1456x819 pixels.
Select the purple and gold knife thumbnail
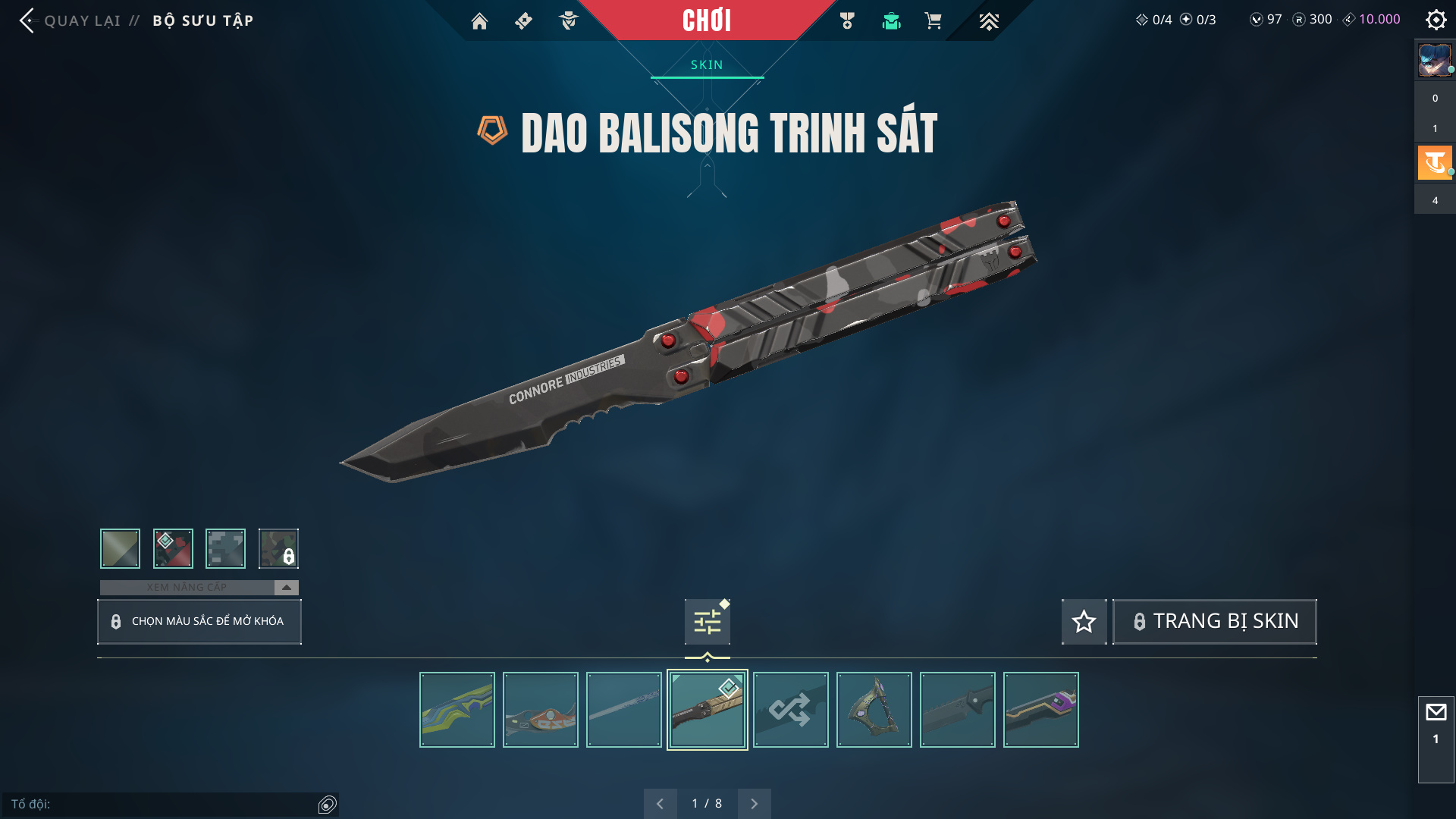1040,710
